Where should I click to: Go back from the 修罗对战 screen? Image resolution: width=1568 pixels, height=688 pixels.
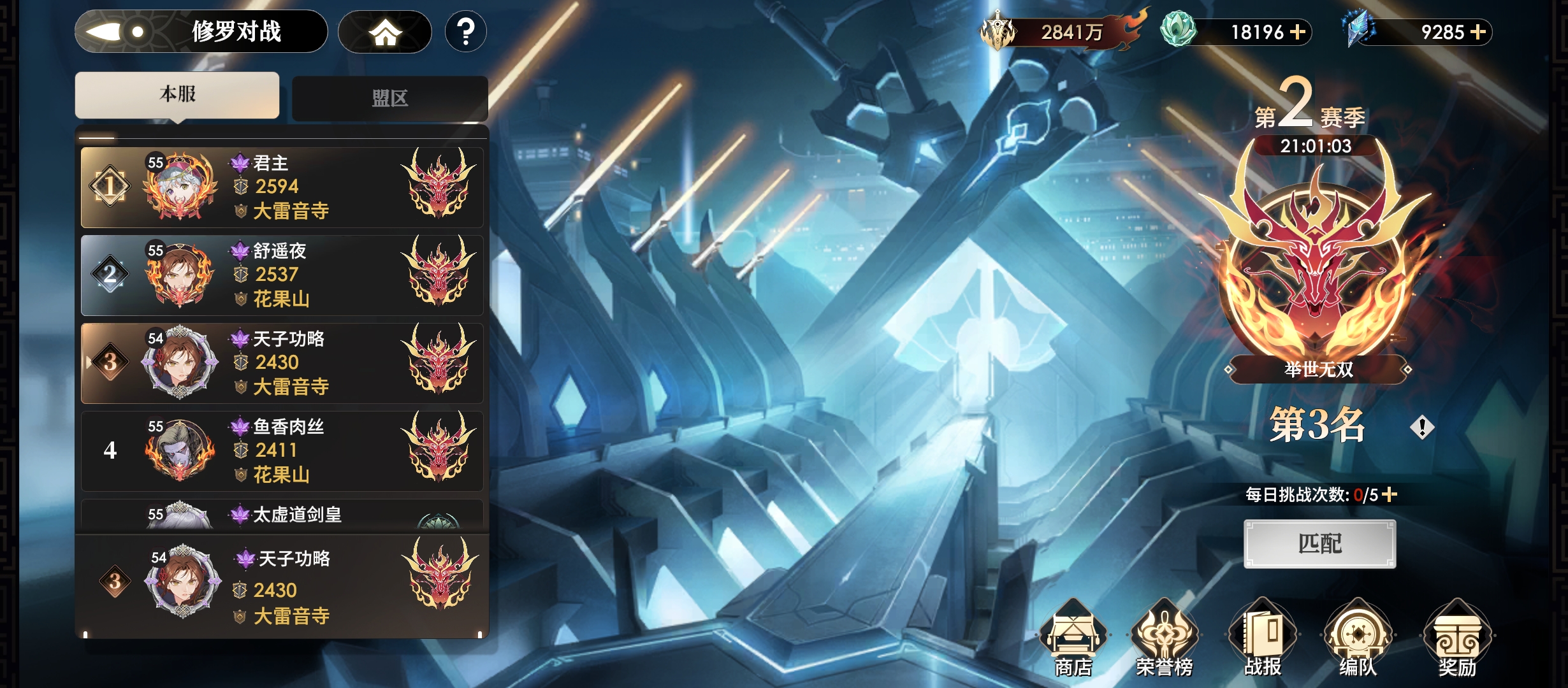[115, 32]
